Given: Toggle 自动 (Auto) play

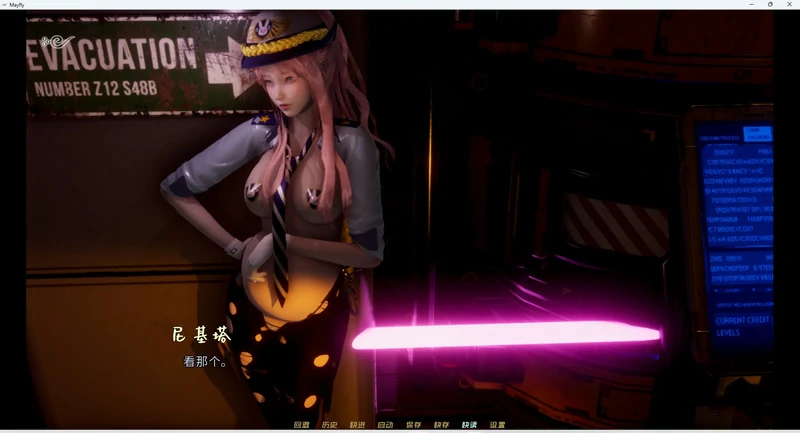Looking at the screenshot, I should pyautogui.click(x=385, y=425).
